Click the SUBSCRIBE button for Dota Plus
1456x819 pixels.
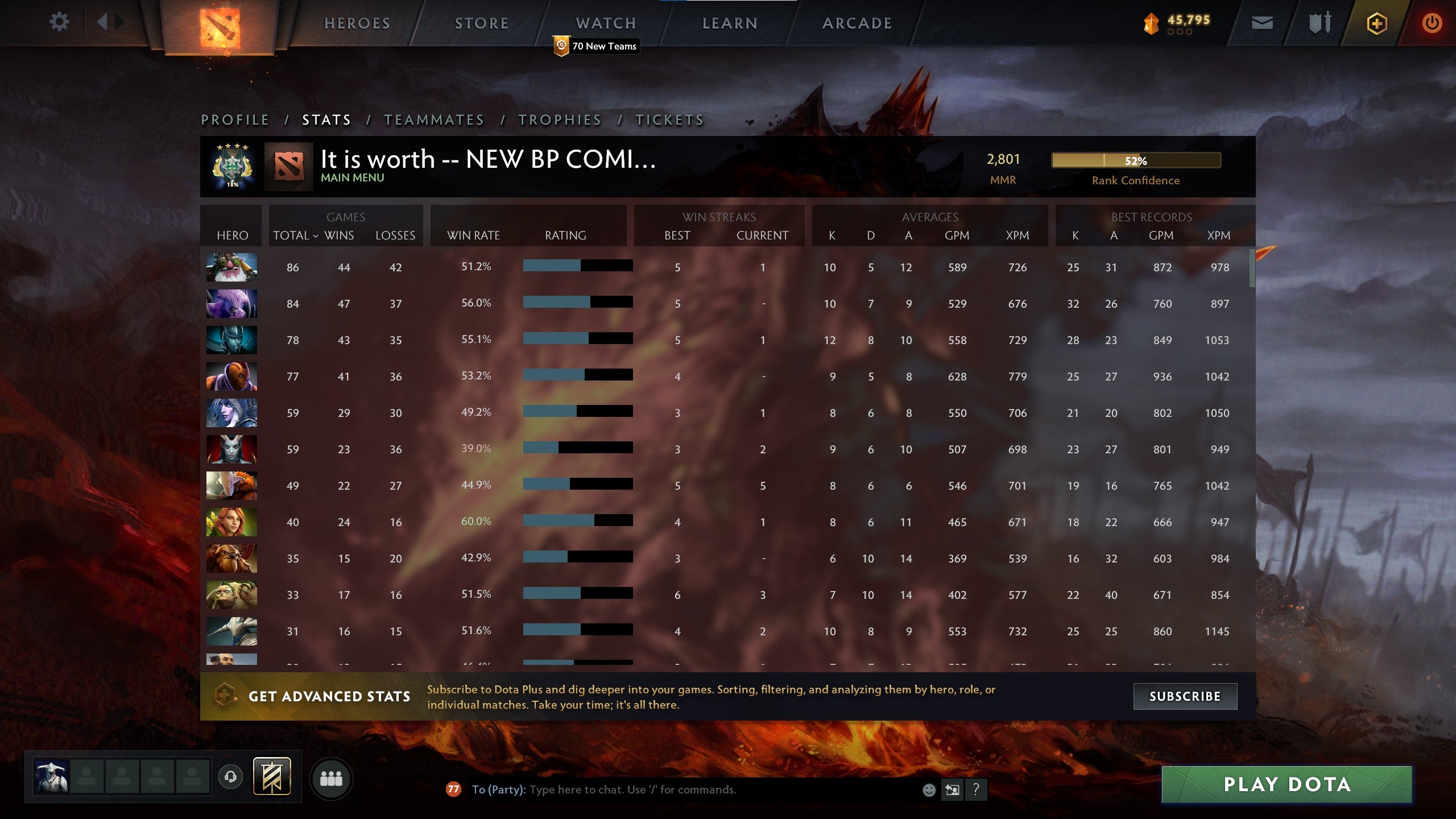pos(1185,696)
